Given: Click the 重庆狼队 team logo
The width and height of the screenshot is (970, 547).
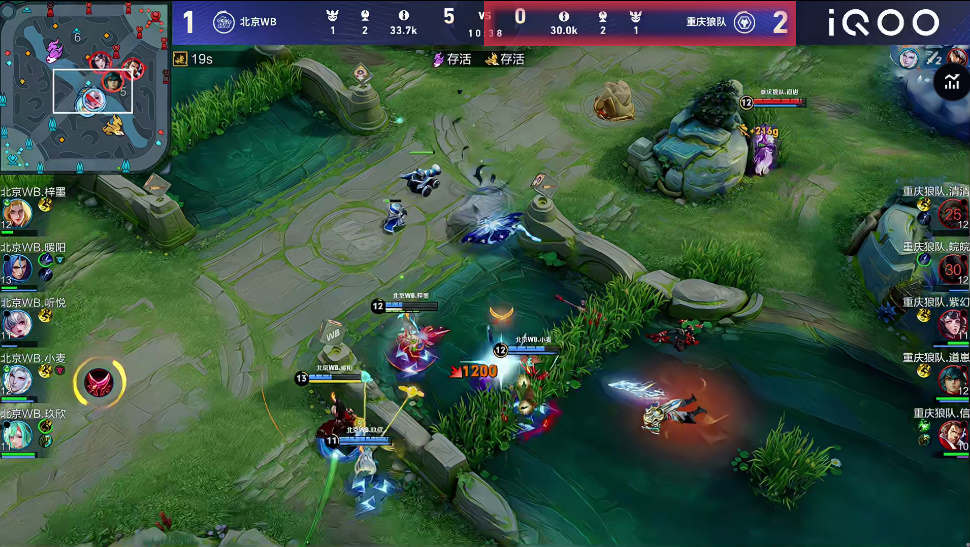Looking at the screenshot, I should (x=744, y=22).
